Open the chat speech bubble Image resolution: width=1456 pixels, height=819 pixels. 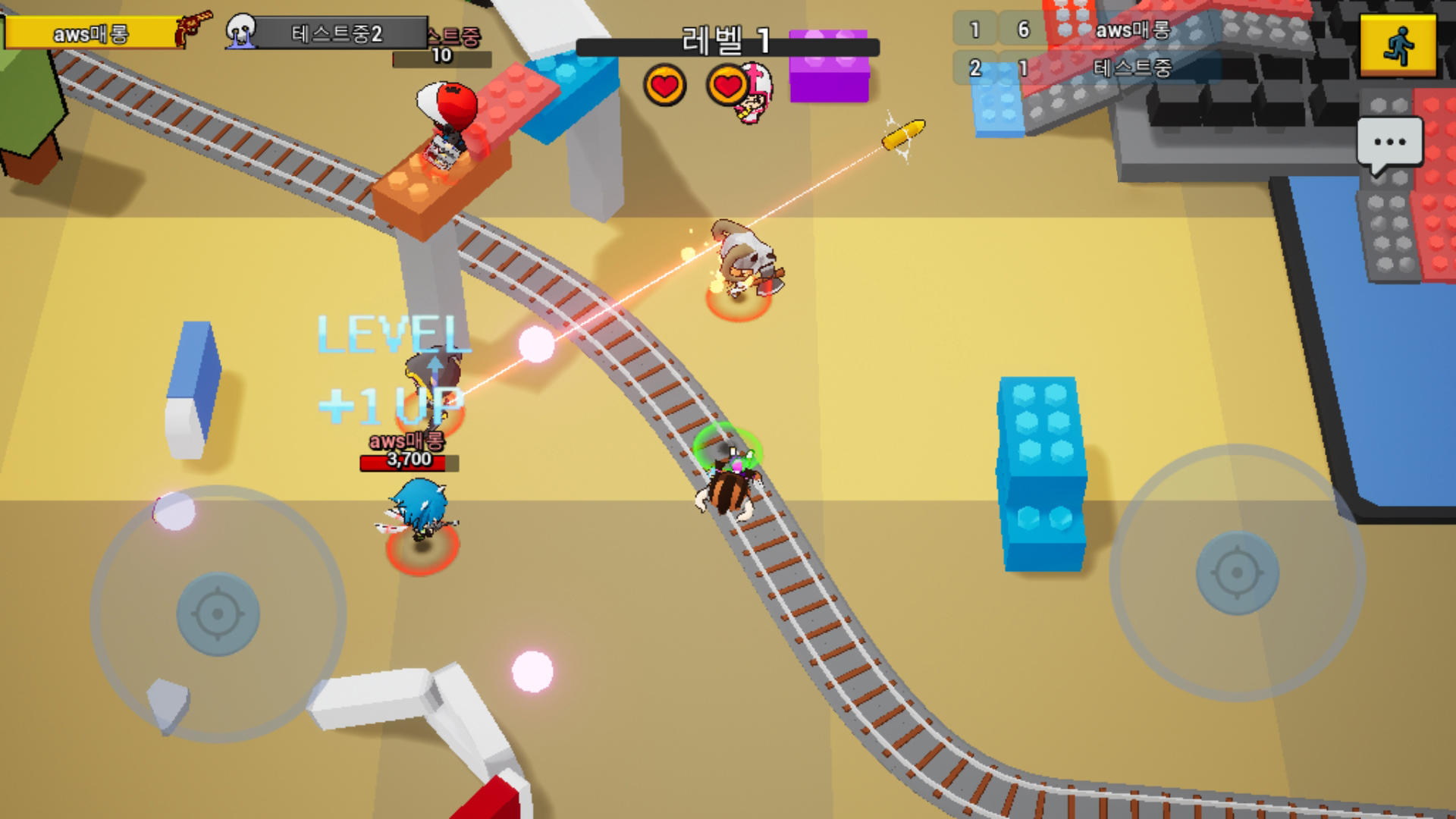click(1389, 144)
